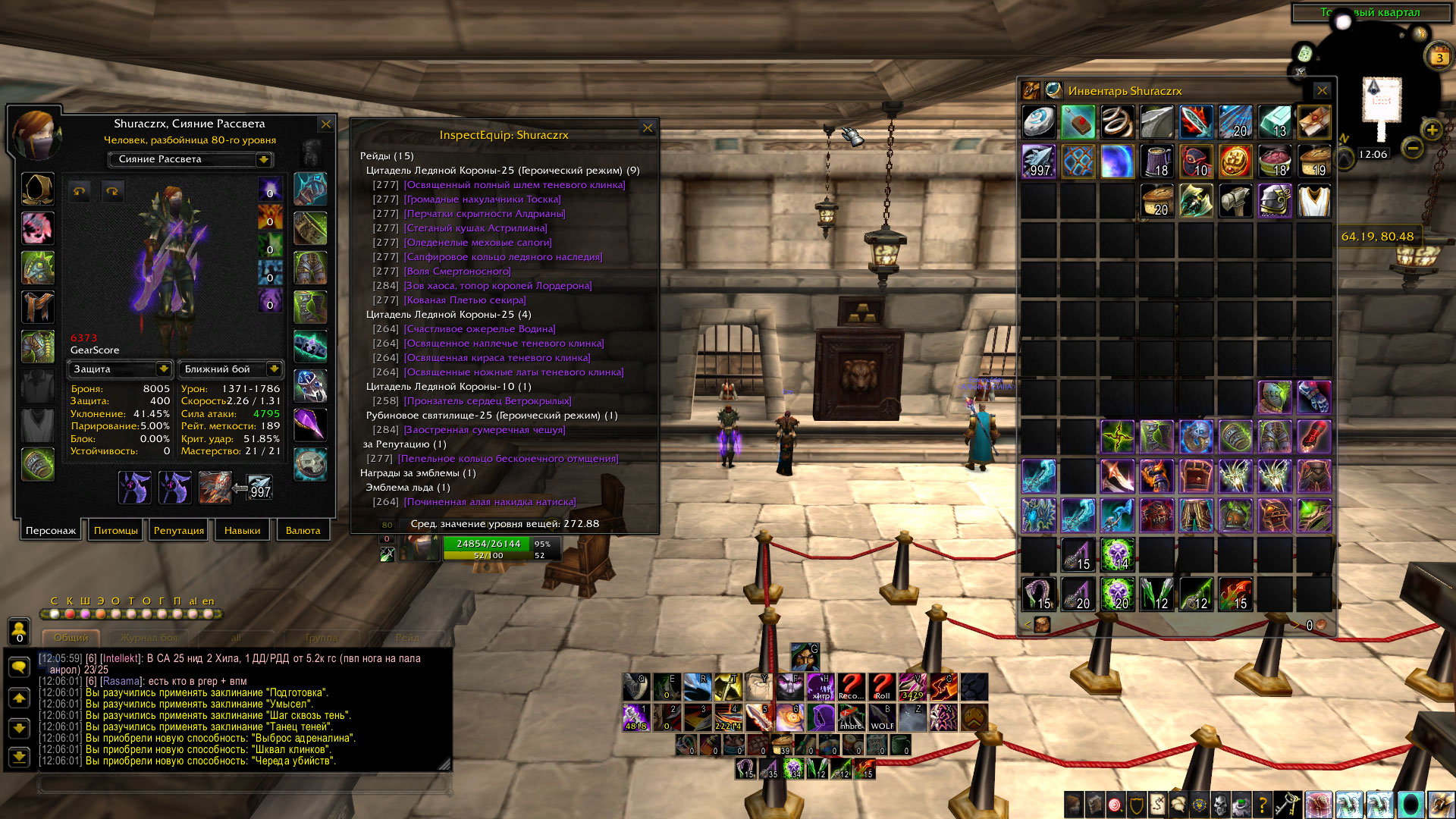Select the Валюта tab
The height and width of the screenshot is (819, 1456).
click(303, 530)
